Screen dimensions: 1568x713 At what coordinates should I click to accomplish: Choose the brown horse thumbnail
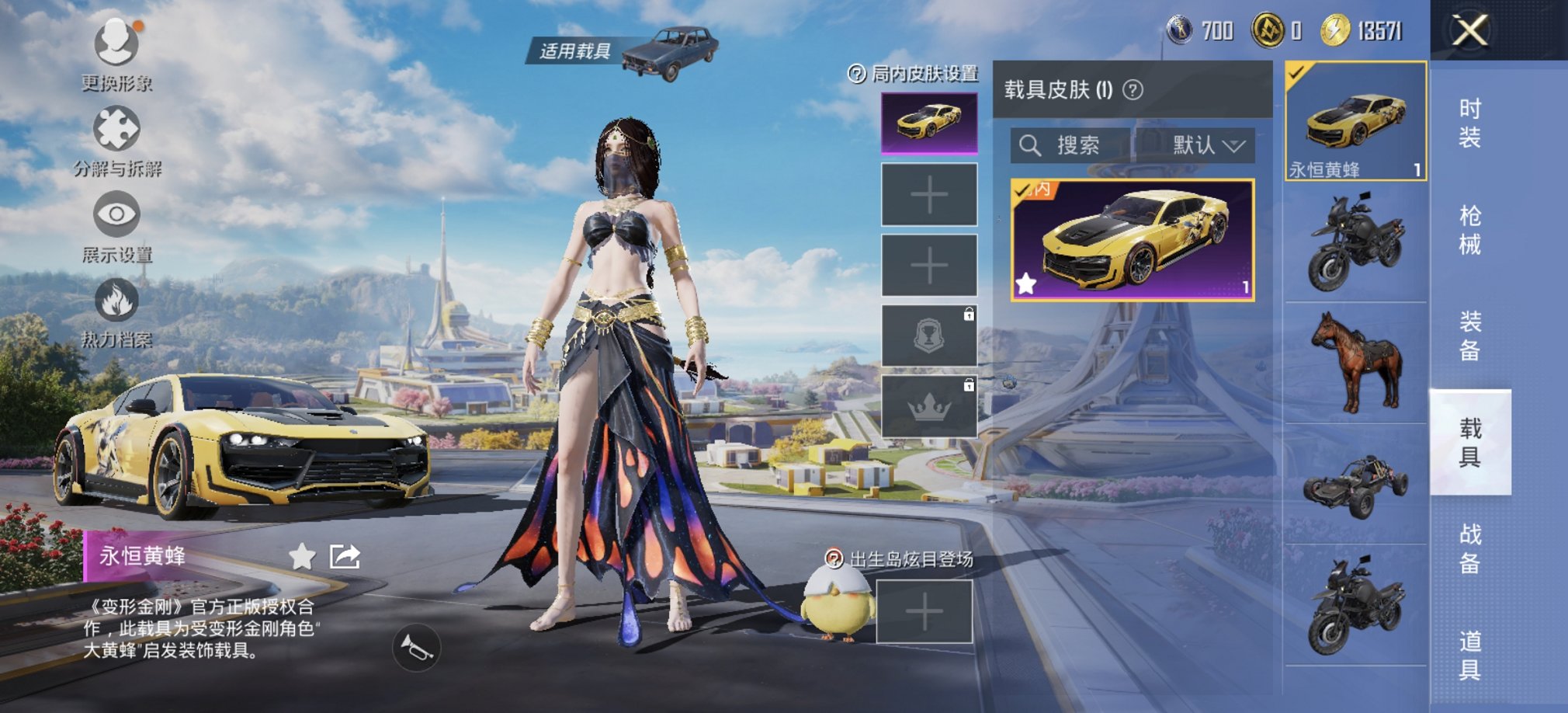click(1356, 361)
